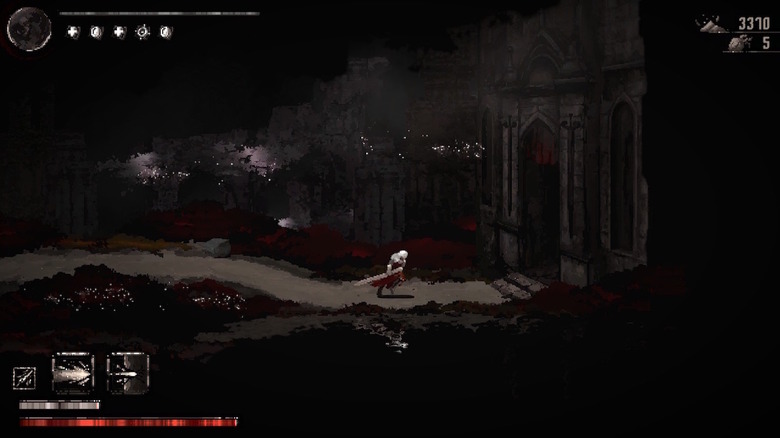Image resolution: width=780 pixels, height=438 pixels.
Task: Activate the piercing thrust ability slot
Action: pos(127,373)
